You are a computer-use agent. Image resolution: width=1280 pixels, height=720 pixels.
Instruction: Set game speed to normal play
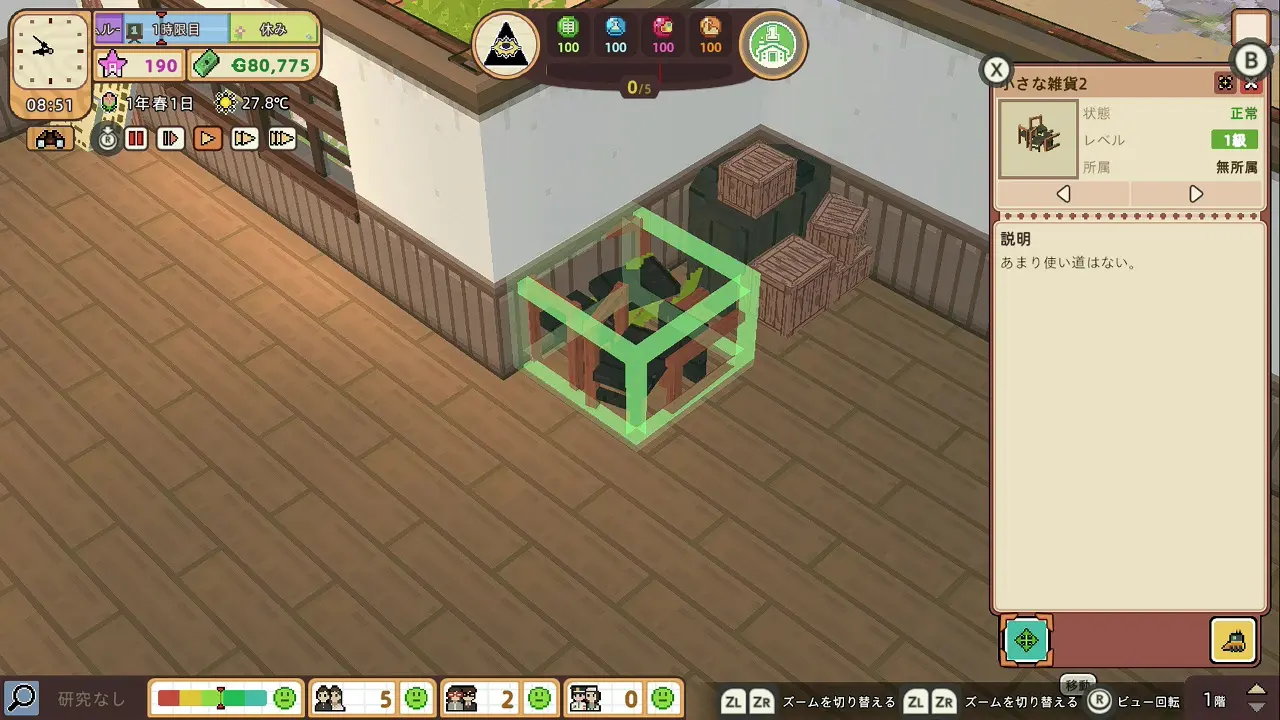[208, 139]
